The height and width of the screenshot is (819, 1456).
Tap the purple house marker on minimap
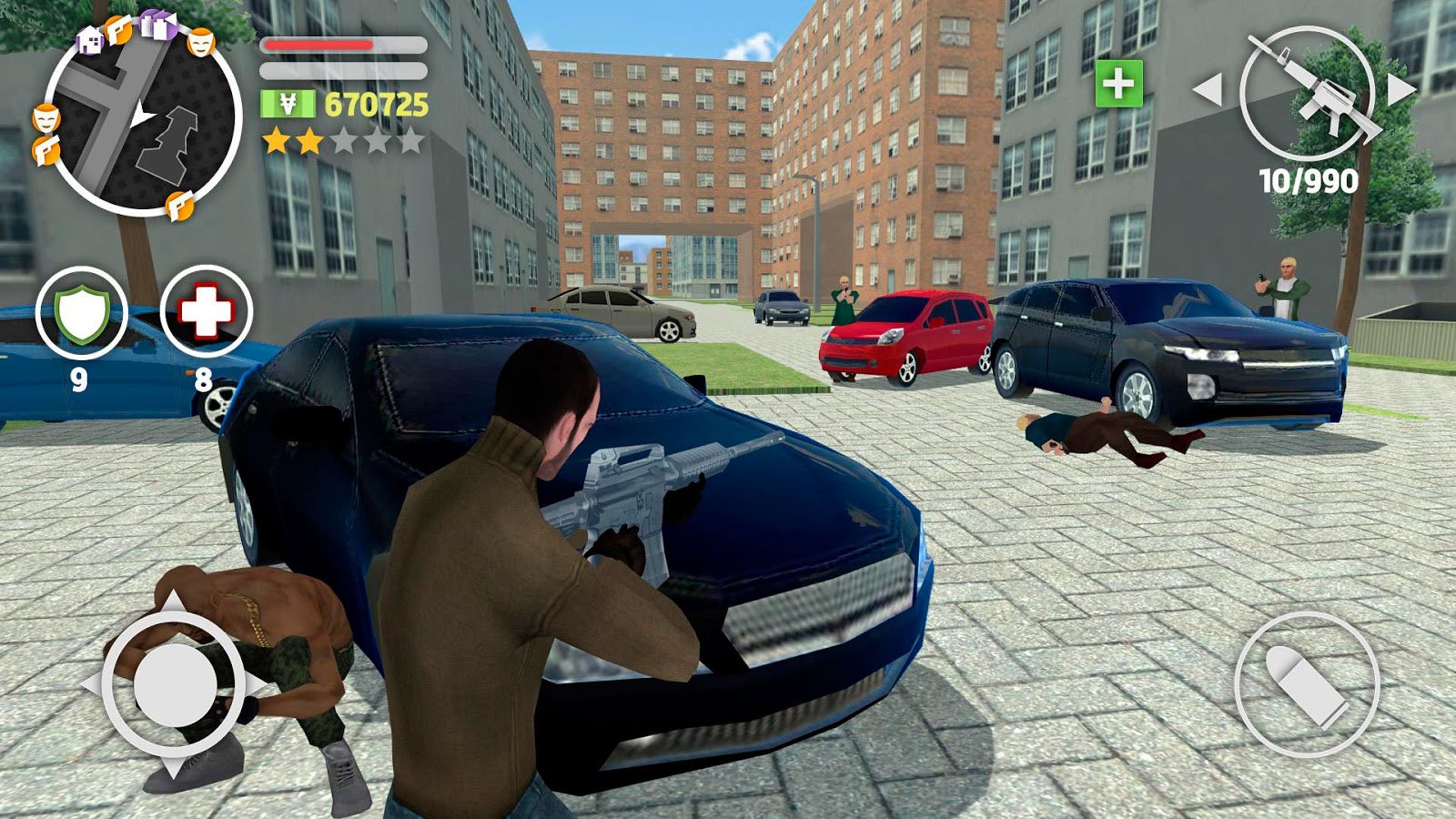point(89,39)
